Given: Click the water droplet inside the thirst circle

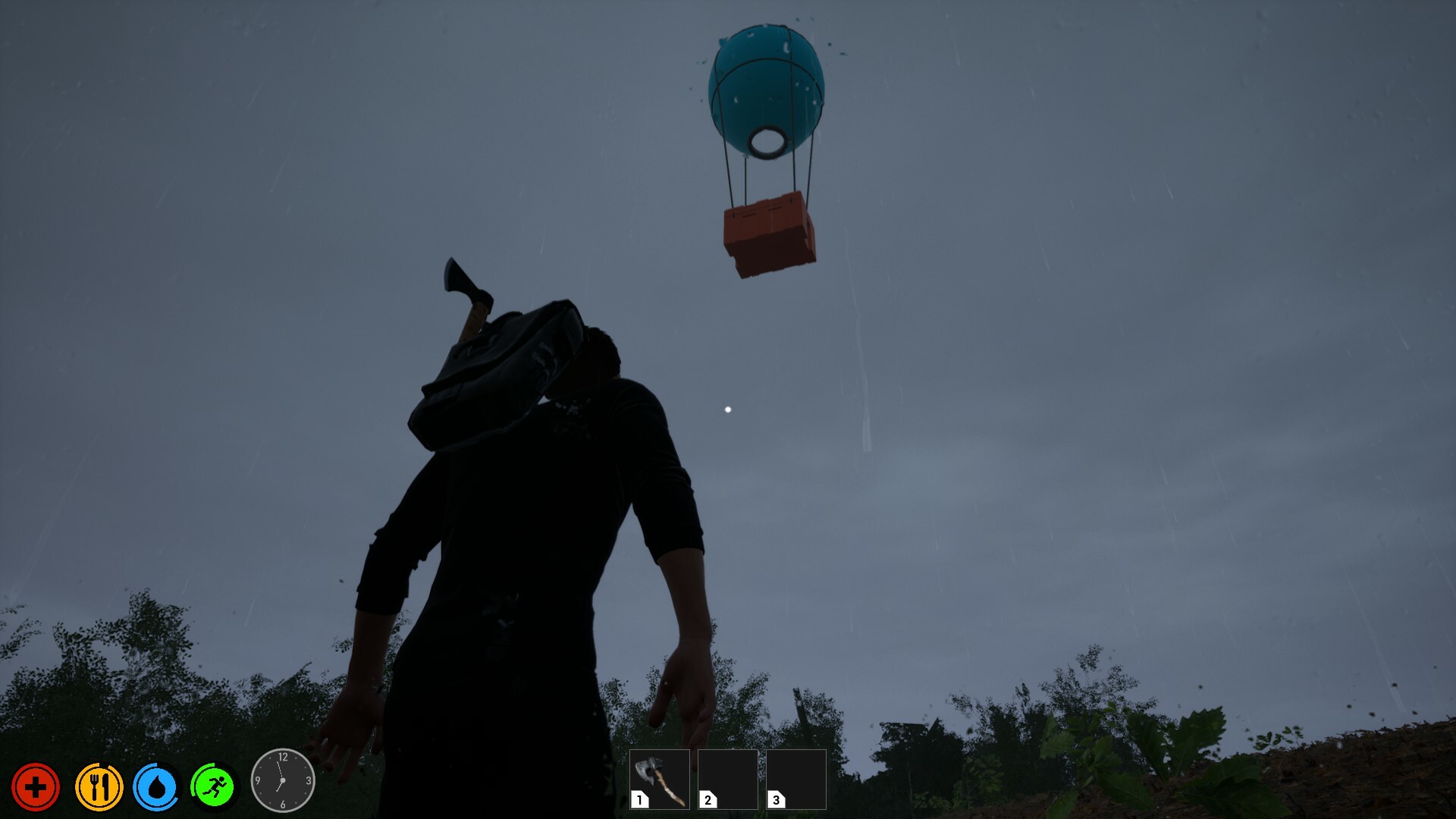Looking at the screenshot, I should 156,787.
